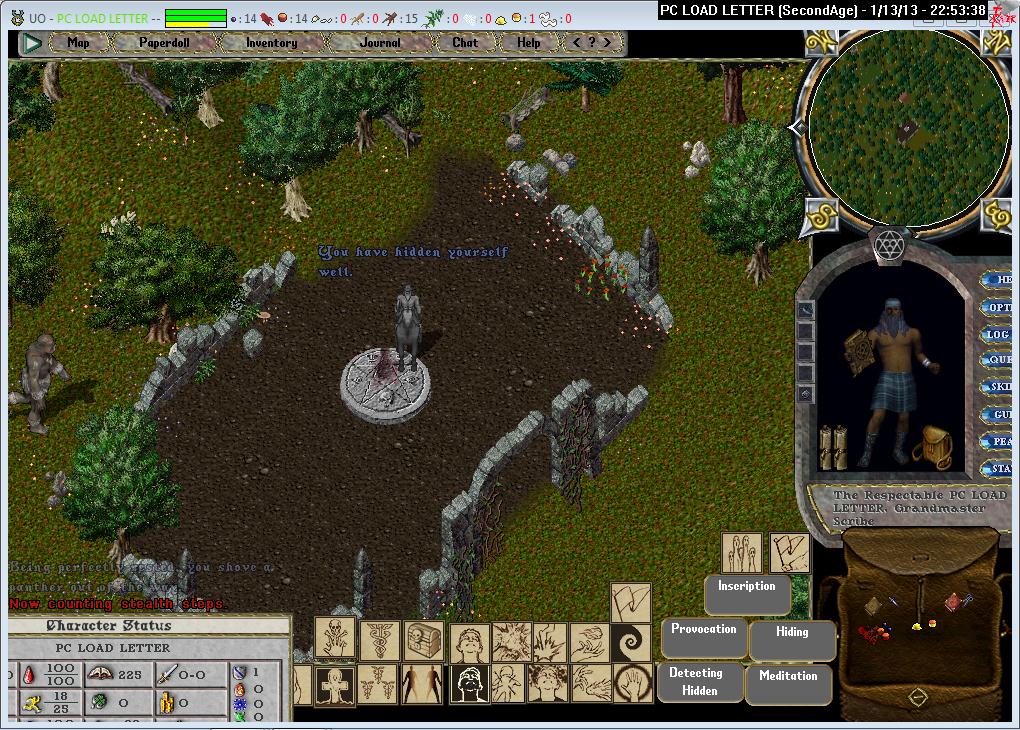The height and width of the screenshot is (730, 1020).
Task: Open the Paperdoll menu entry
Action: (x=164, y=43)
